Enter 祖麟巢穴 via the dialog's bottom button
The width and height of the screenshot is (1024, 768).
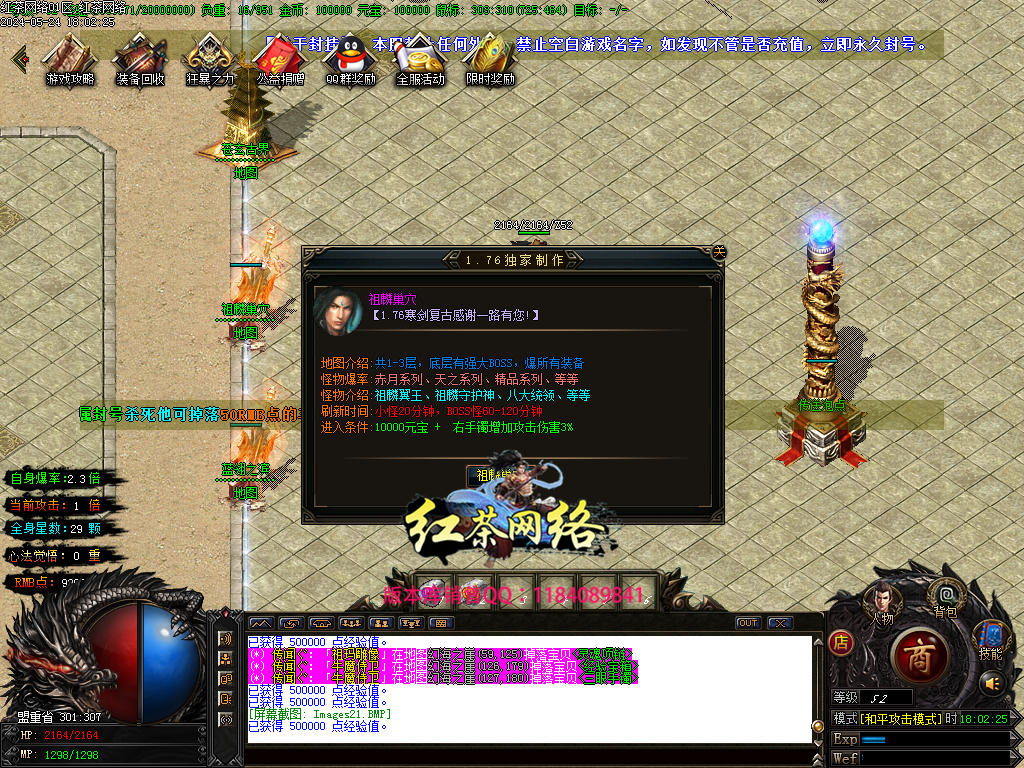click(x=494, y=475)
